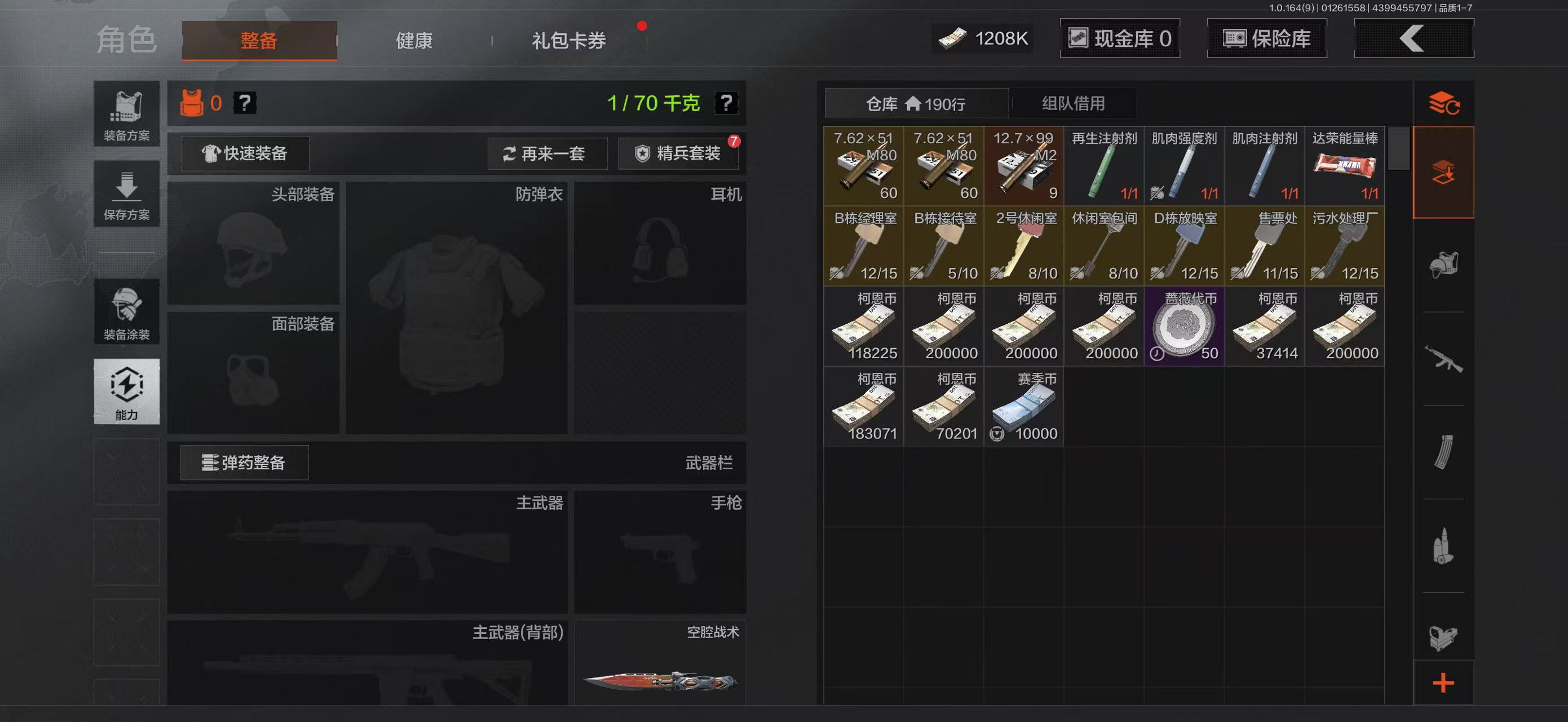Open the 装备方案 loadout panel icon
This screenshot has width=1568, height=722.
click(127, 113)
